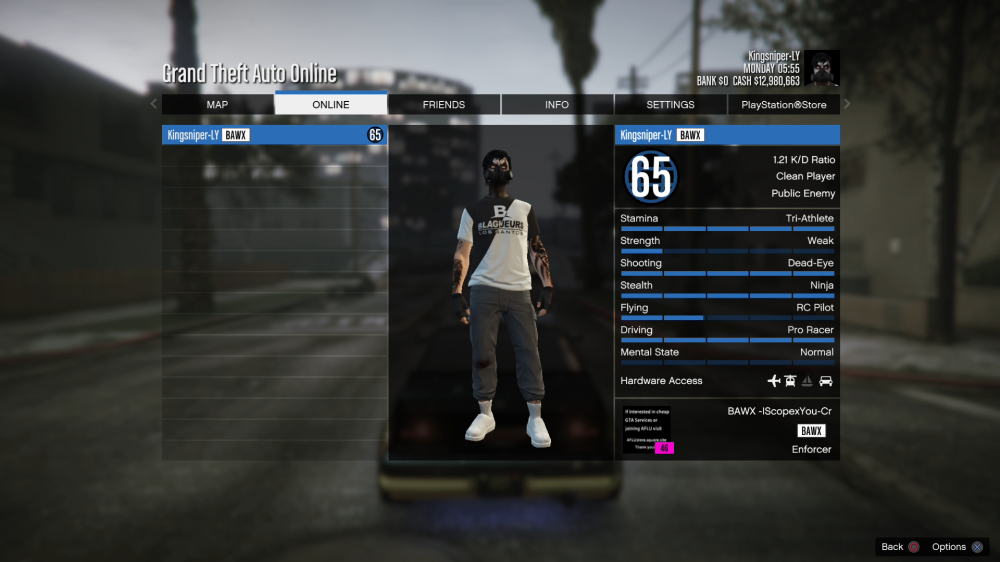Switch to the MAP tab
The width and height of the screenshot is (1000, 562).
click(217, 105)
